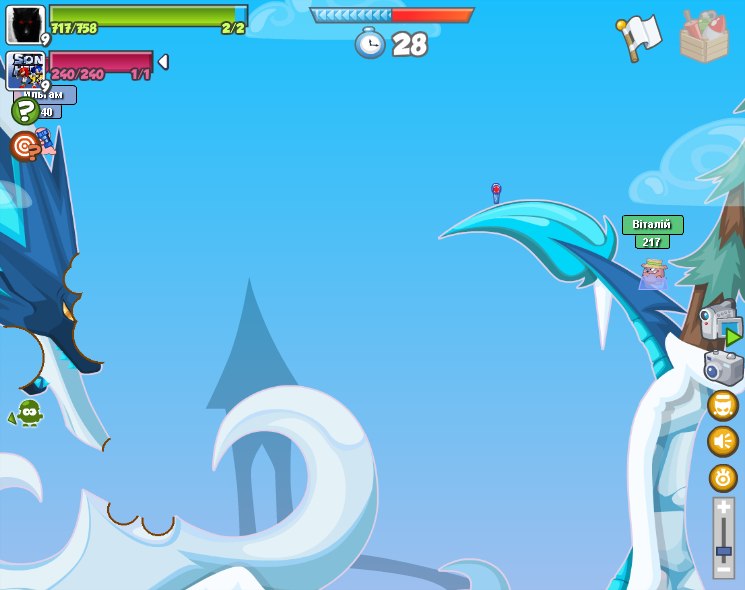Take a screenshot with the photo camera
The height and width of the screenshot is (590, 745).
point(723,367)
